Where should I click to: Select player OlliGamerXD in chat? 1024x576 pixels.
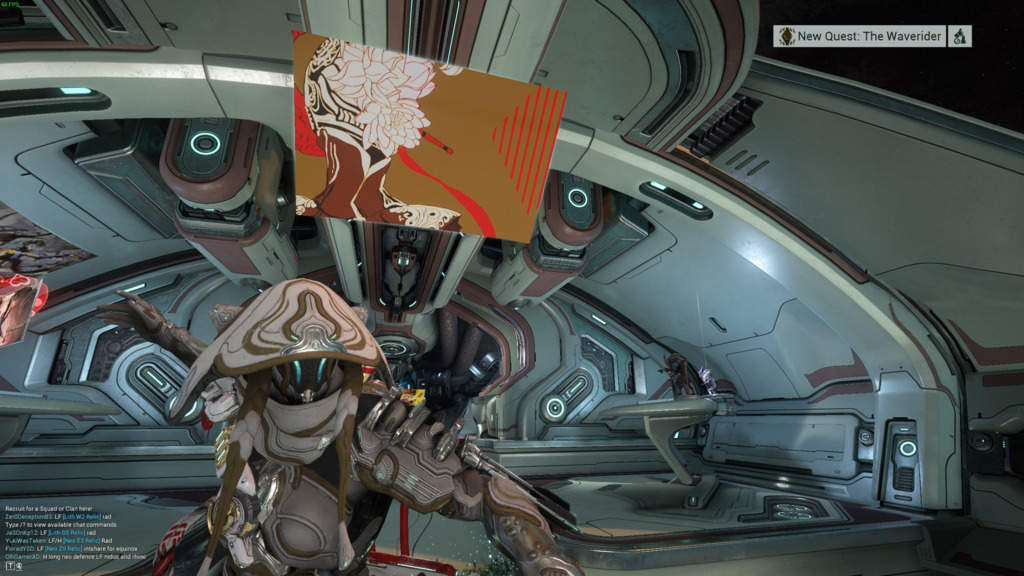pyautogui.click(x=20, y=556)
